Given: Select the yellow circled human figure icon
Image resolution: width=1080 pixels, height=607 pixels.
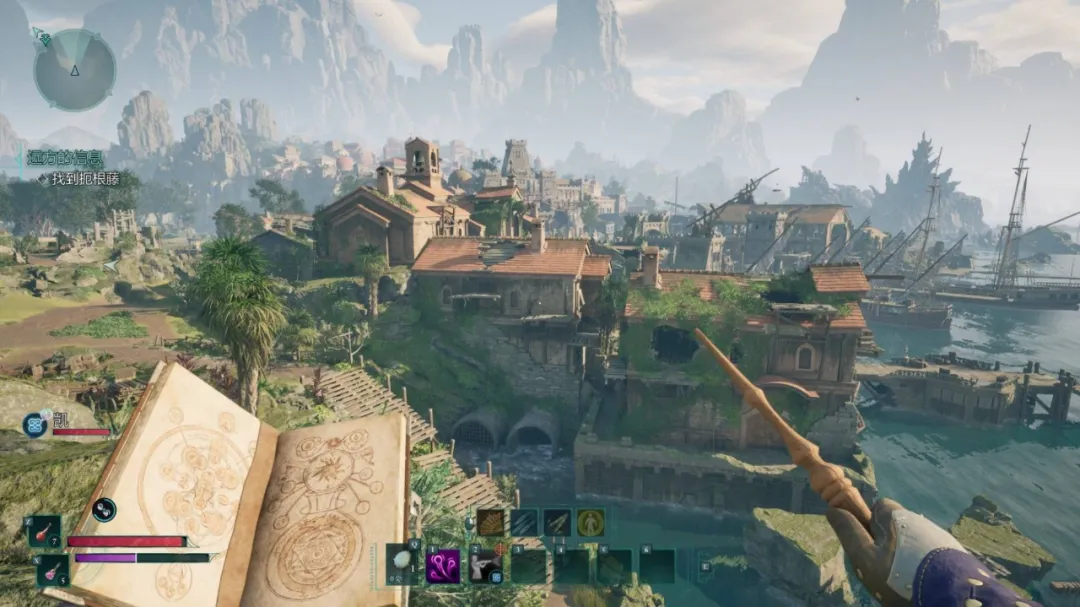Looking at the screenshot, I should tap(590, 522).
